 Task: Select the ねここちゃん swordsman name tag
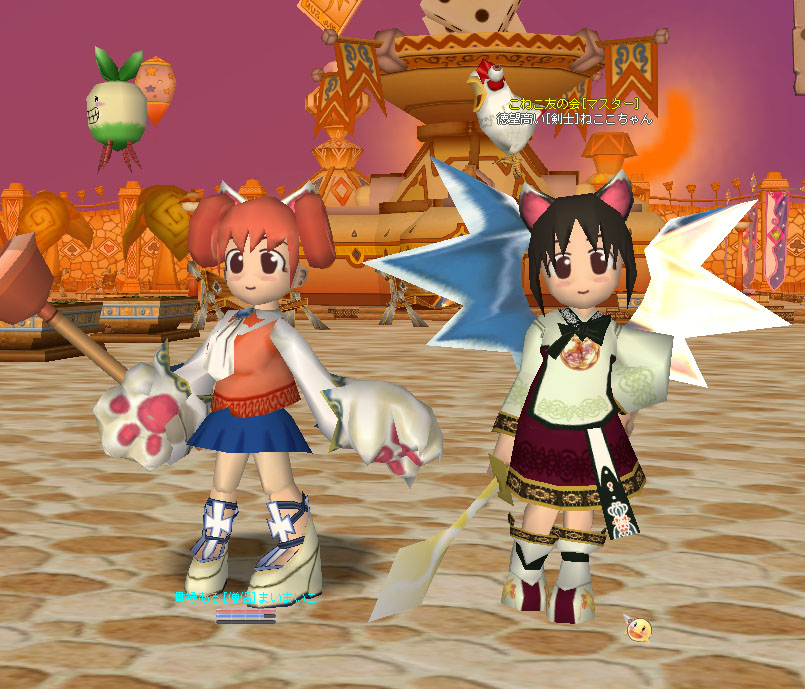point(575,118)
